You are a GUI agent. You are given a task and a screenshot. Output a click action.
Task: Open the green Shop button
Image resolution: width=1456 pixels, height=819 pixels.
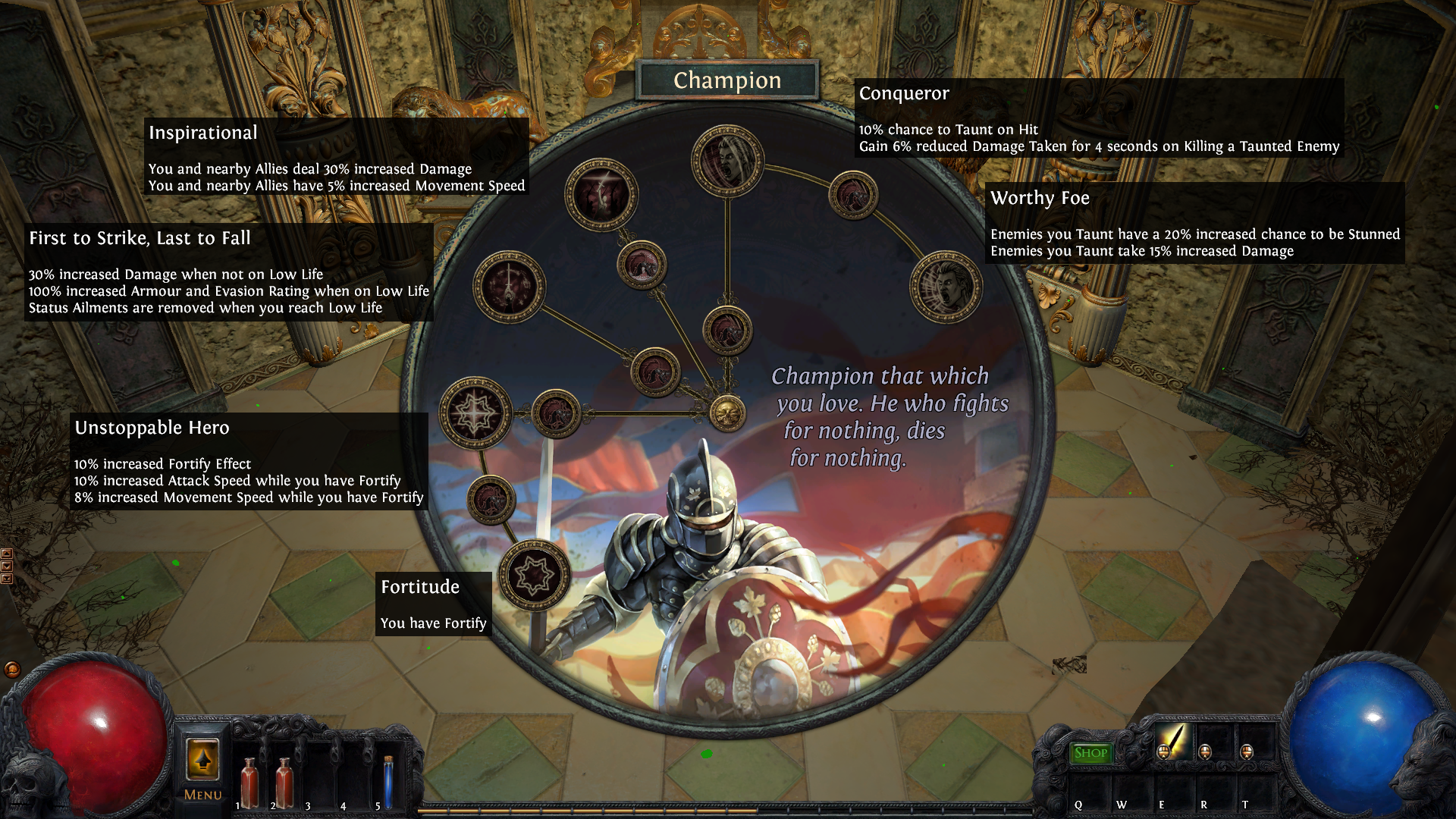(x=1090, y=752)
